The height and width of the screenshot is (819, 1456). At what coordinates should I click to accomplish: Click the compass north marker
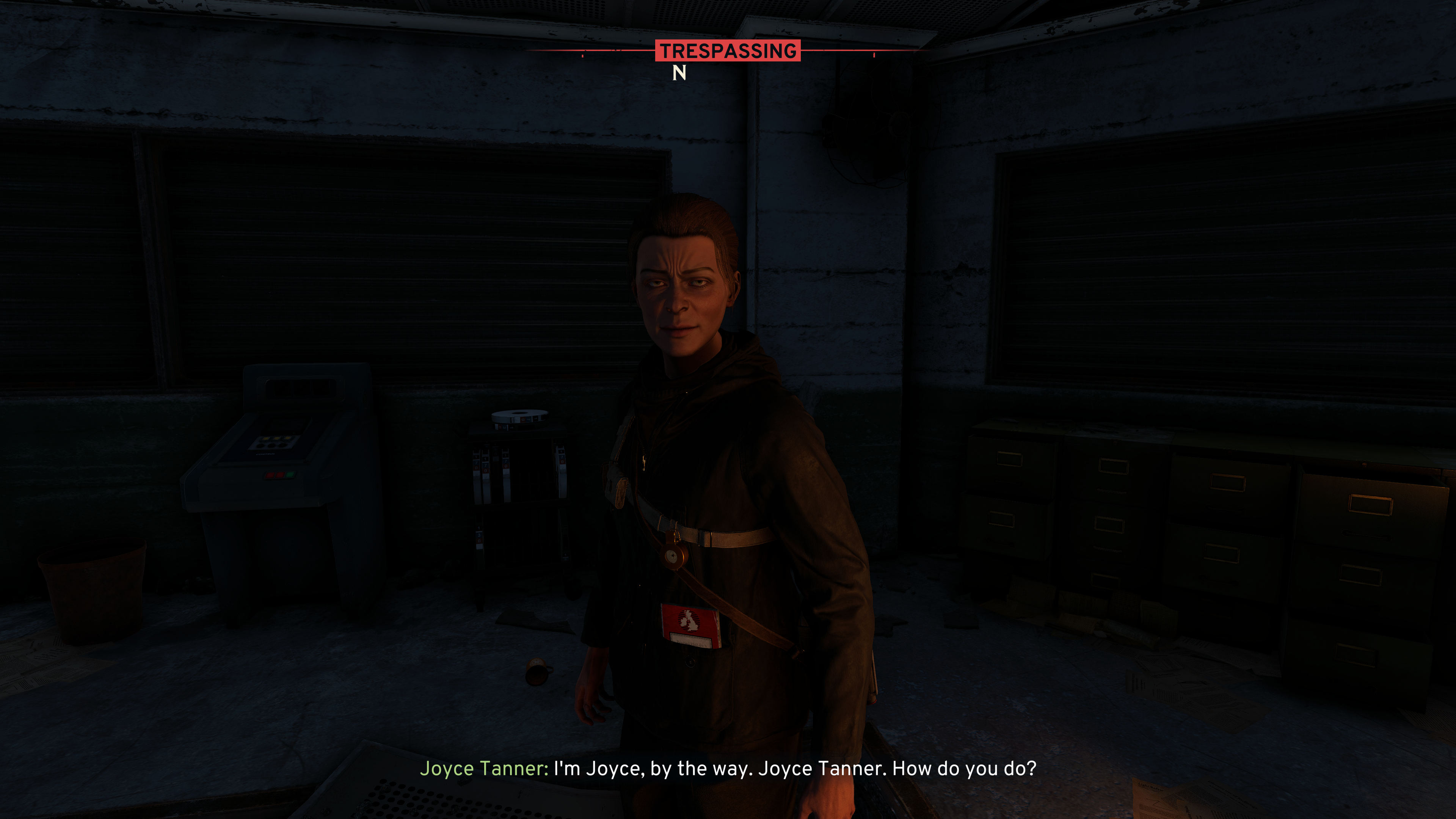pos(679,73)
